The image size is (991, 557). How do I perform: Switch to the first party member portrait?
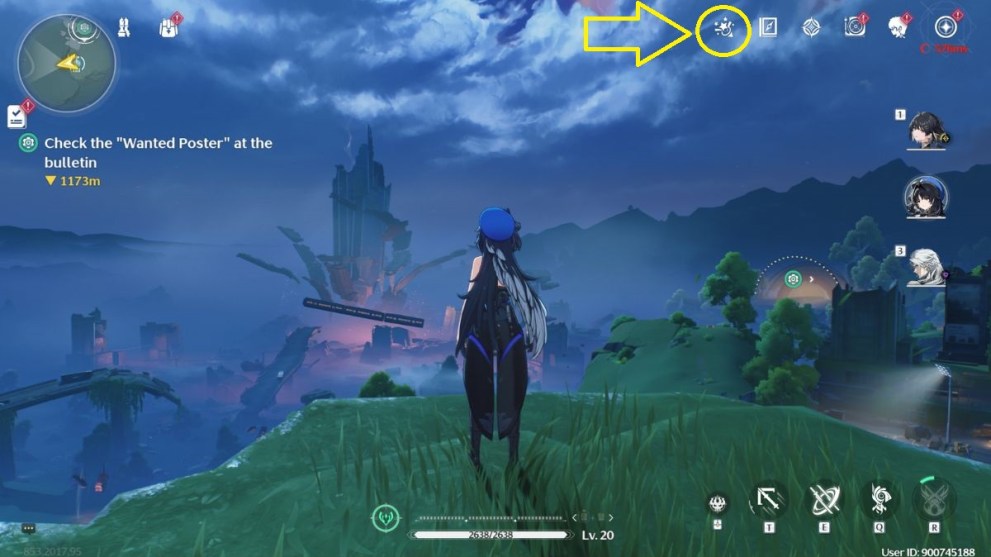[x=926, y=130]
